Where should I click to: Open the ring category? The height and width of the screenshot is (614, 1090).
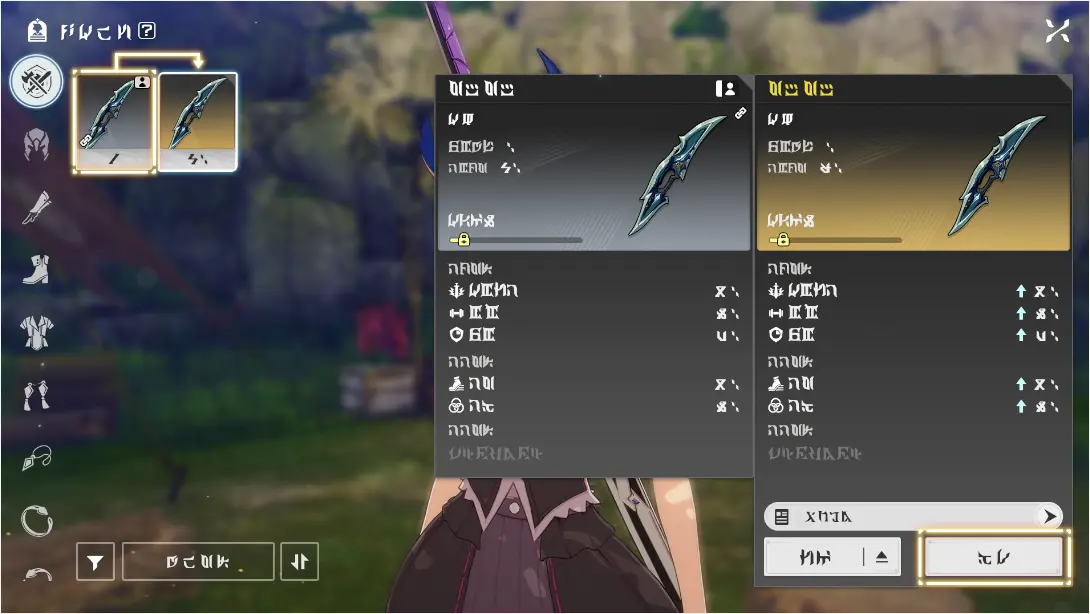(37, 520)
